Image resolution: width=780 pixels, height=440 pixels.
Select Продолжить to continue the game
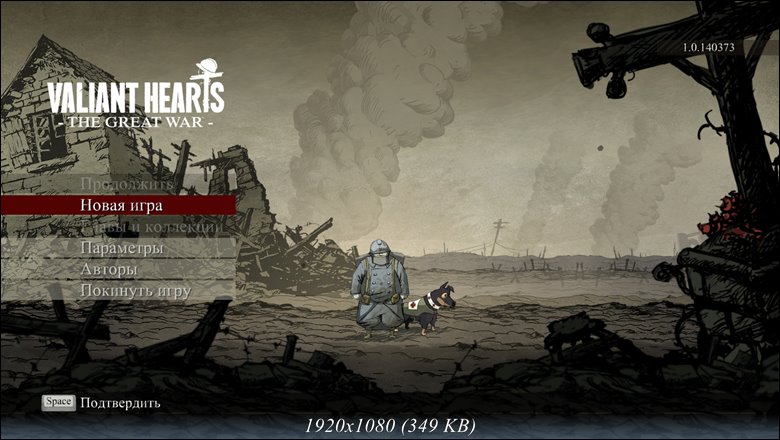pyautogui.click(x=126, y=184)
